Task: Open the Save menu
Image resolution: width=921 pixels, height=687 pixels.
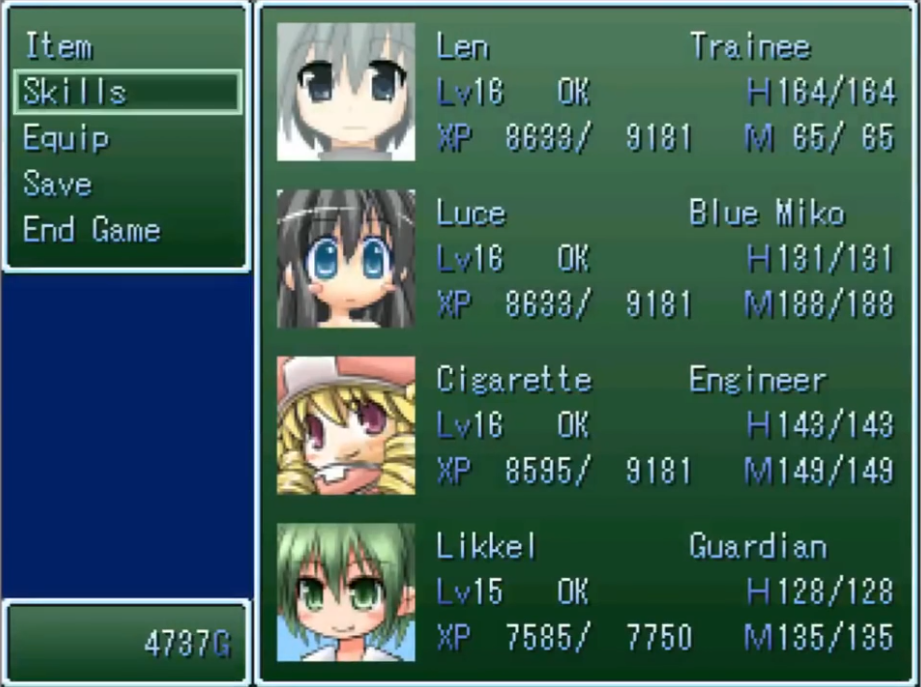Action: 57,184
